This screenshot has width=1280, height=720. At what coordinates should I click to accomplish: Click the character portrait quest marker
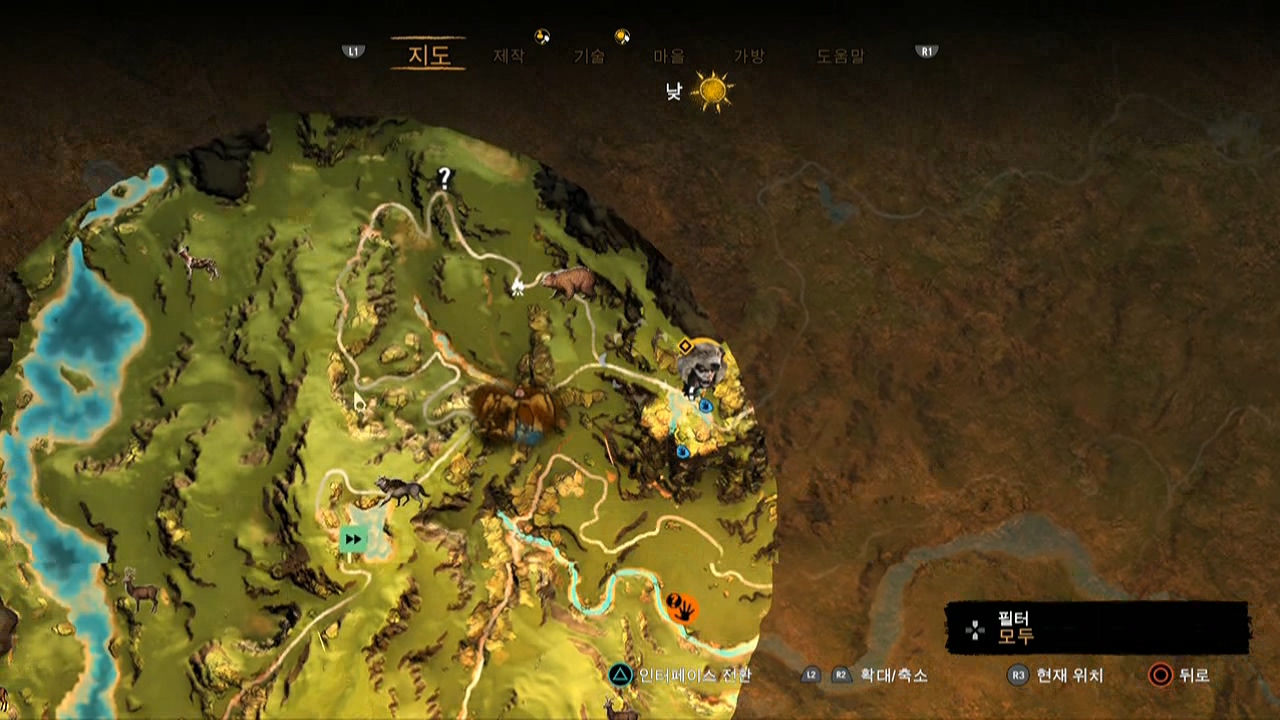[702, 366]
